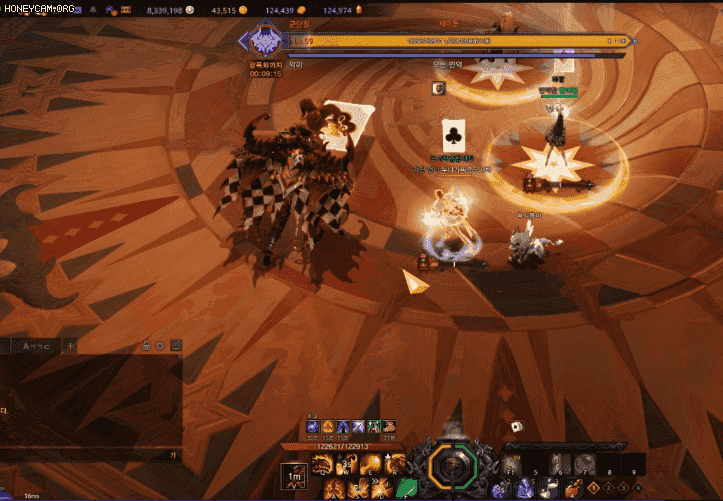Screen dimensions: 723x501
Task: Activate the Q skill on the hotbar
Action: [x=322, y=463]
